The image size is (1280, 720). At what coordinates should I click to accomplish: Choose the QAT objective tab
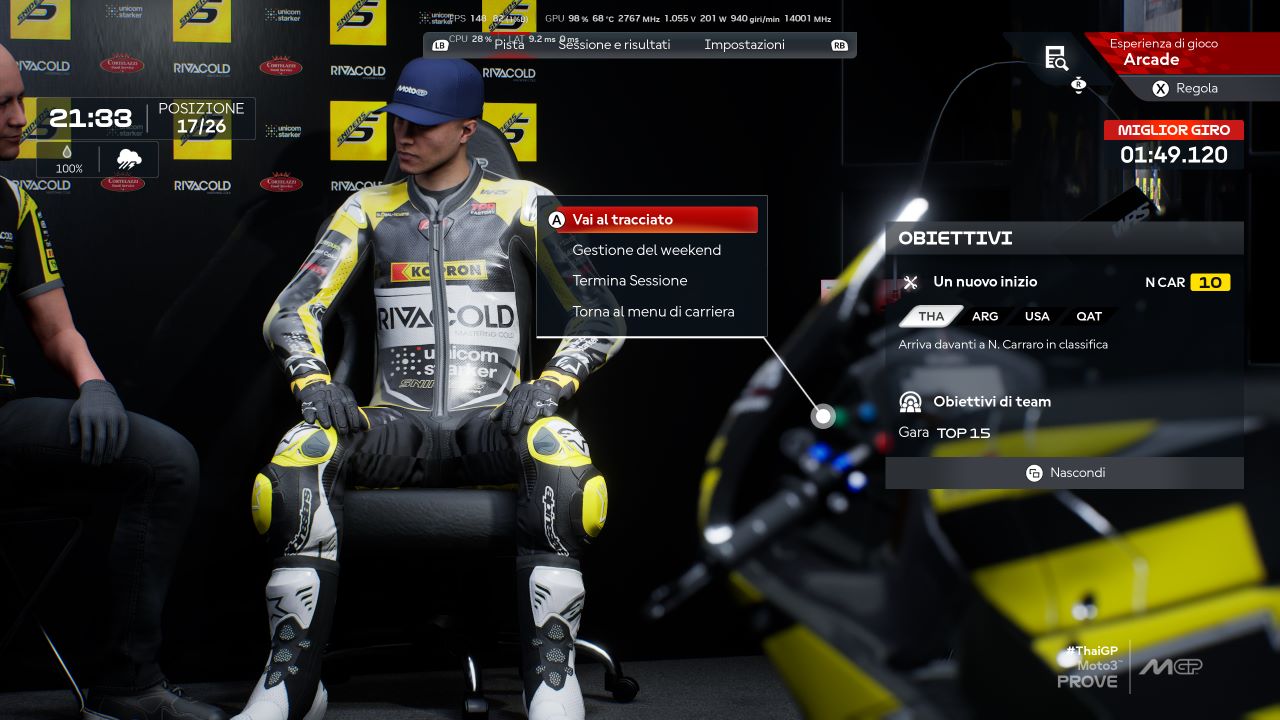coord(1089,316)
